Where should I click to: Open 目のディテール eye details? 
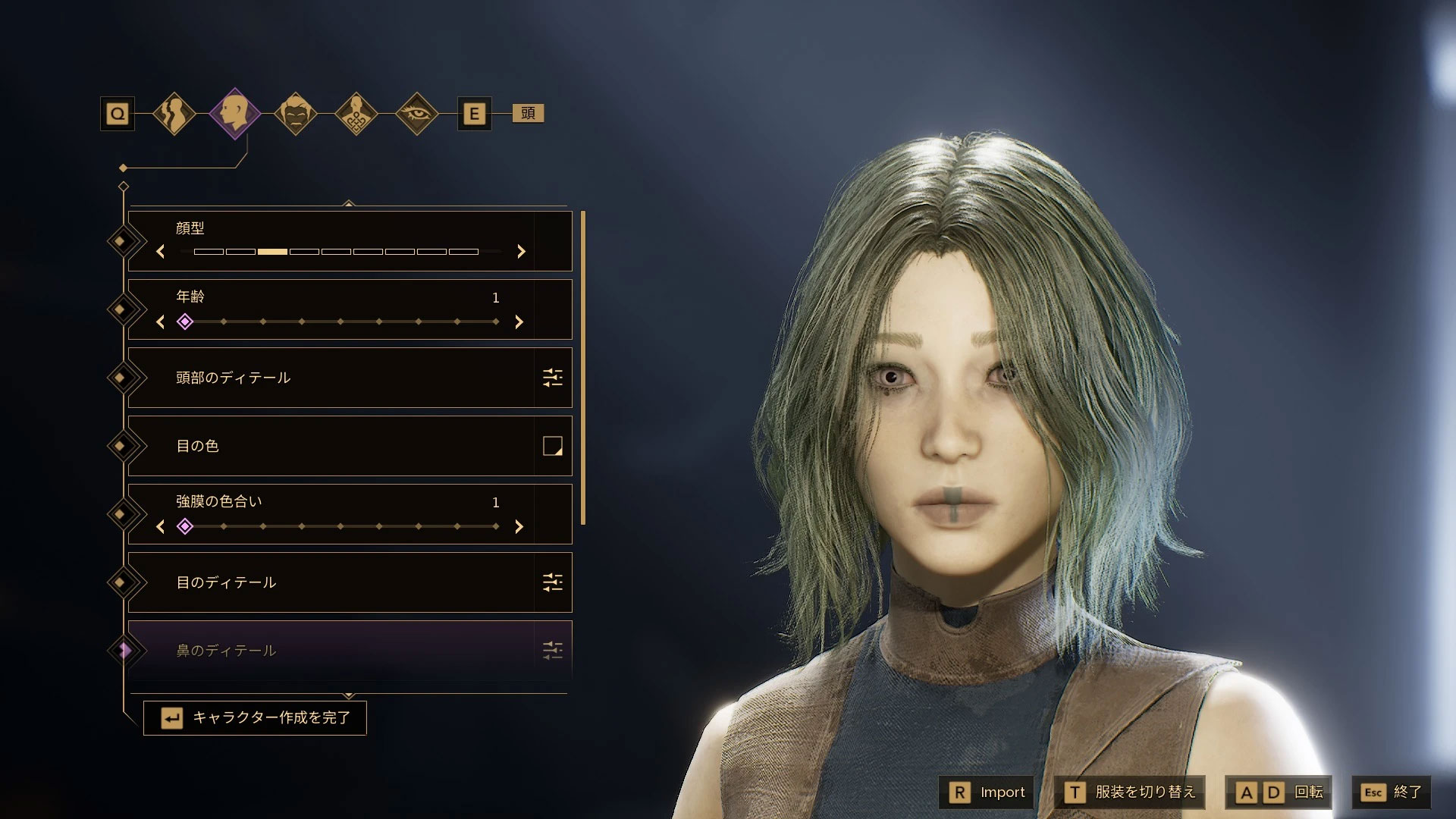click(349, 582)
